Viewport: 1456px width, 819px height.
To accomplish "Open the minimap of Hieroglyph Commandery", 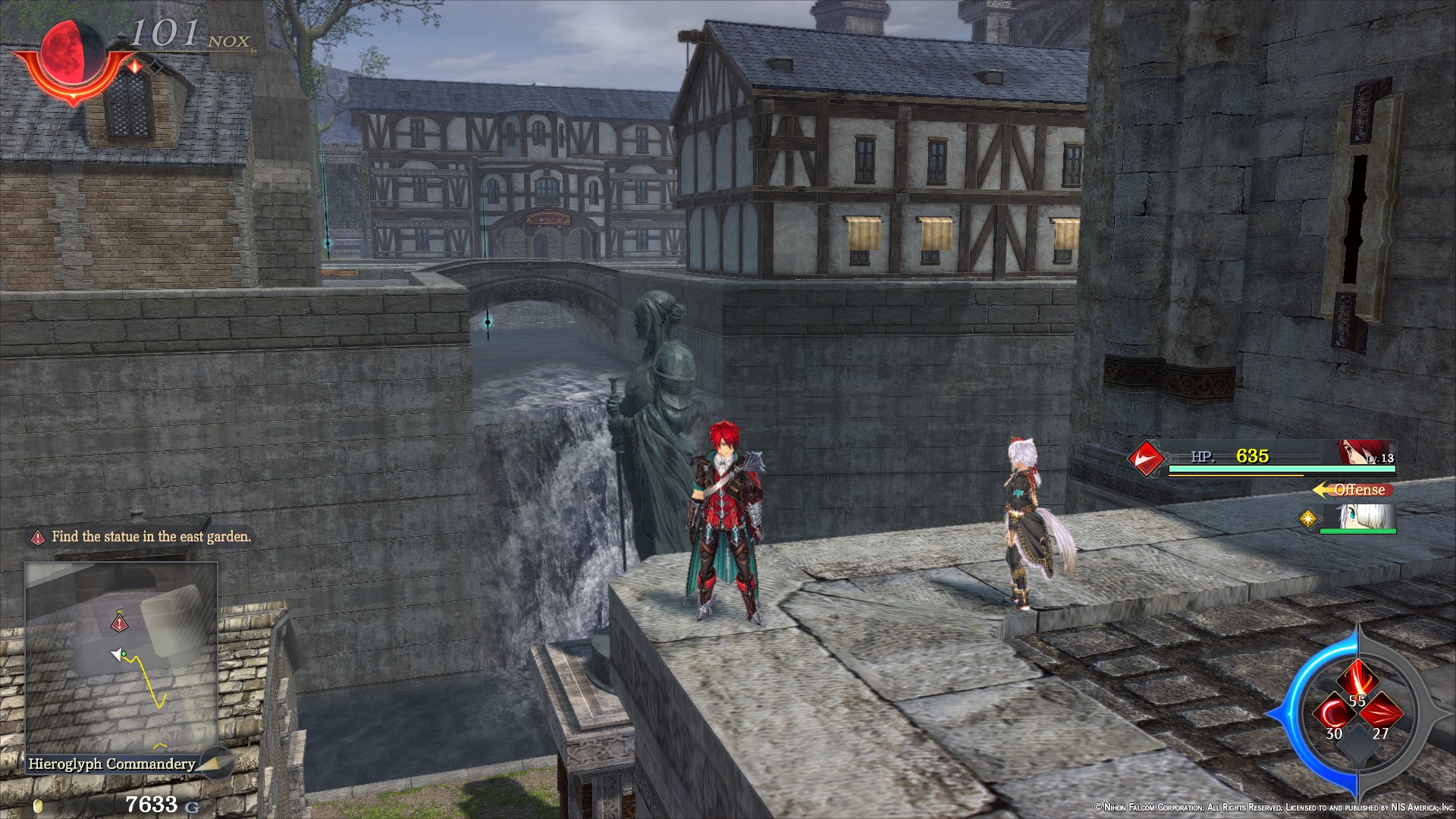I will click(121, 657).
